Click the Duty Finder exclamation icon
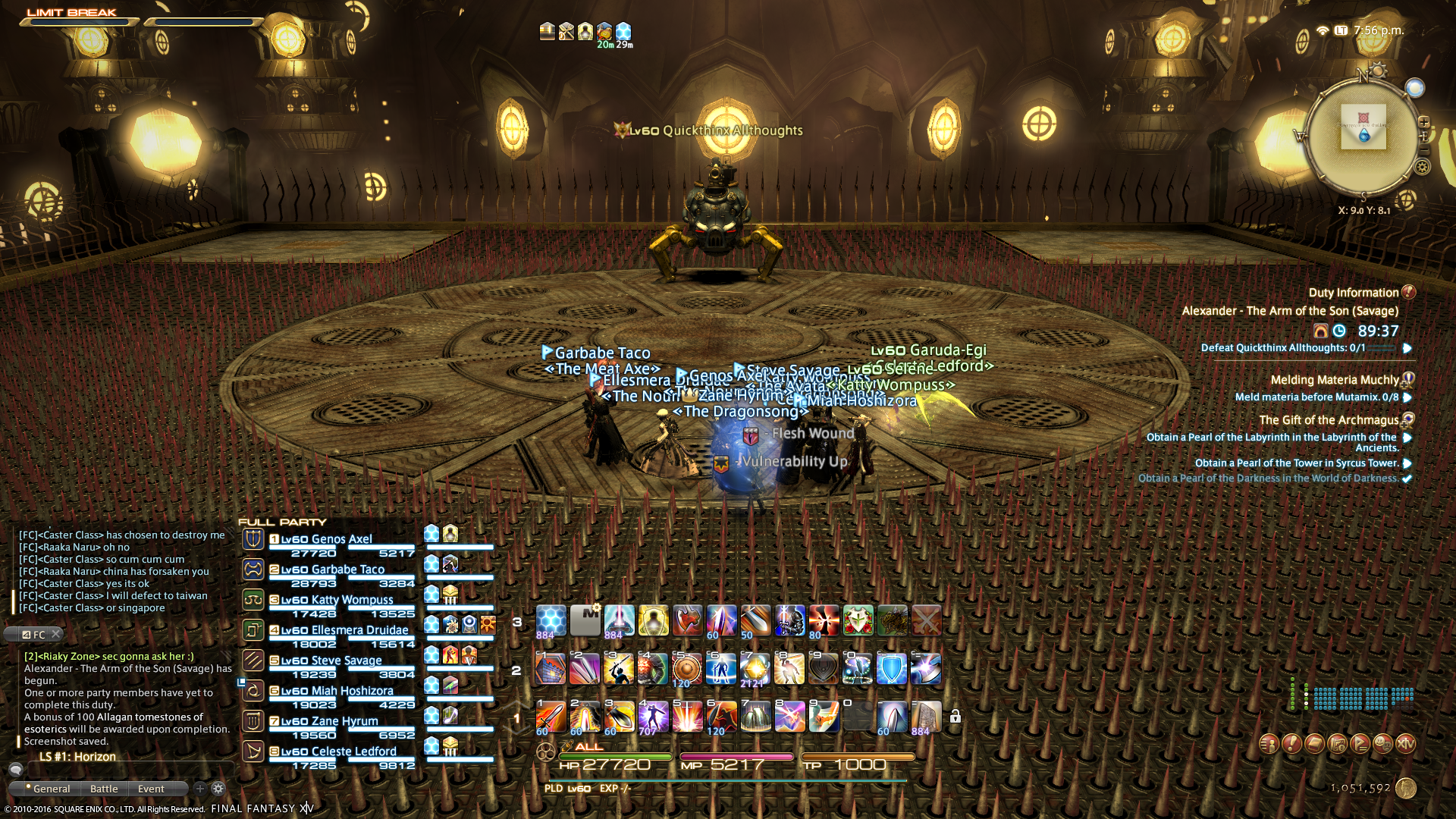1456x819 pixels. coord(1291,743)
